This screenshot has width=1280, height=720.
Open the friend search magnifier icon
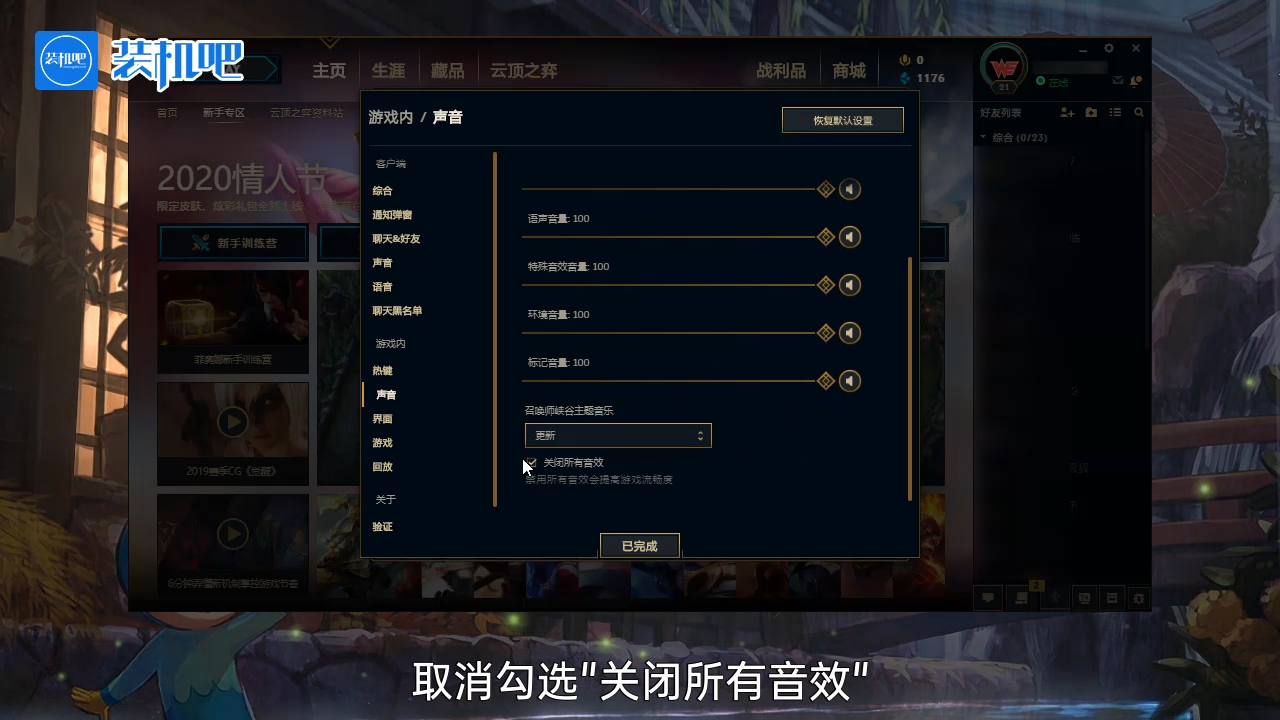click(x=1139, y=112)
